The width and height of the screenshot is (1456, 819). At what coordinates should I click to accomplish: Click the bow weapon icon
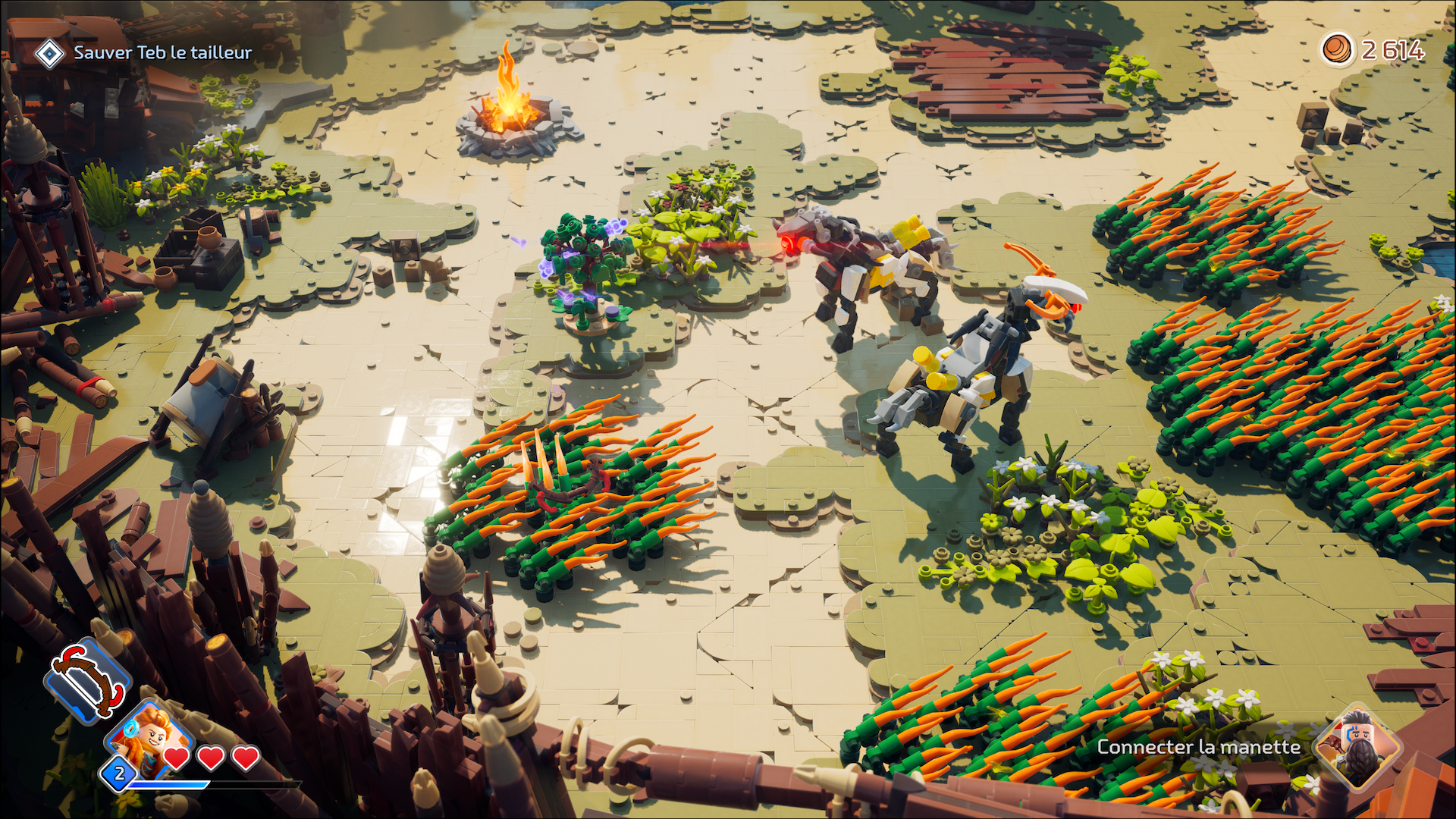[x=88, y=680]
